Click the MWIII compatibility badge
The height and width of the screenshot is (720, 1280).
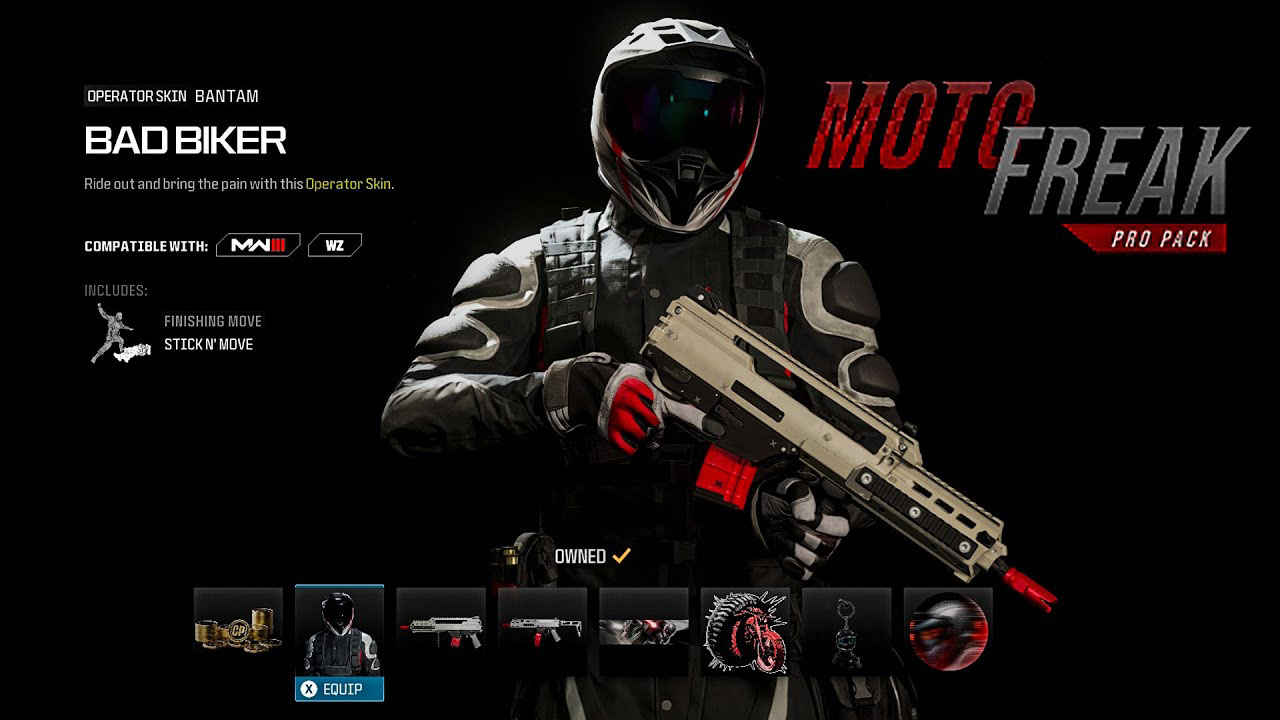coord(256,245)
